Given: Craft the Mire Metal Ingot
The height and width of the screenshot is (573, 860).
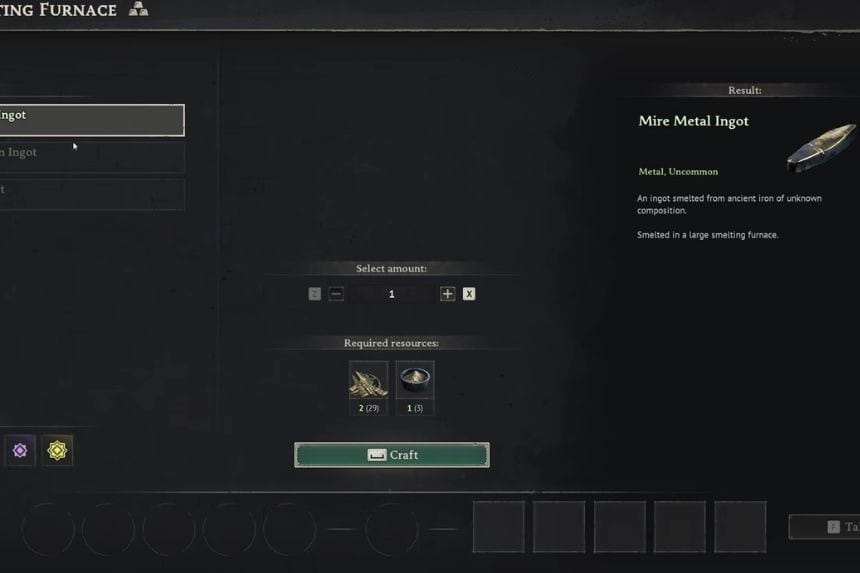Looking at the screenshot, I should (391, 455).
